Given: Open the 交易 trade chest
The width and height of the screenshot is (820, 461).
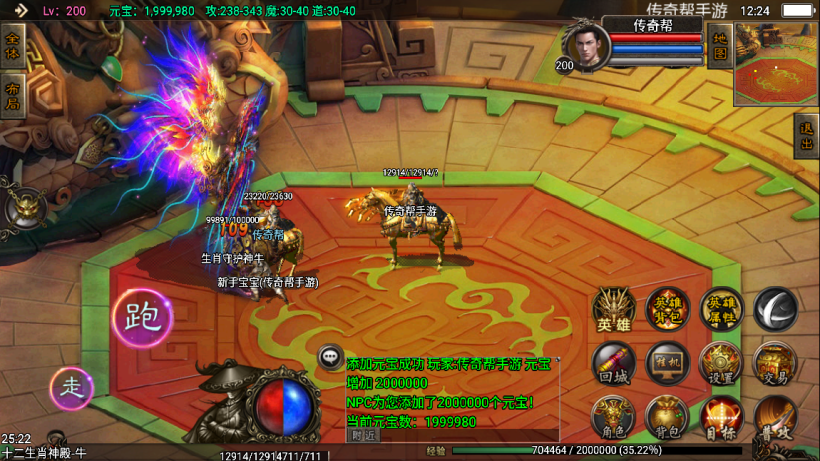Looking at the screenshot, I should pyautogui.click(x=774, y=363).
